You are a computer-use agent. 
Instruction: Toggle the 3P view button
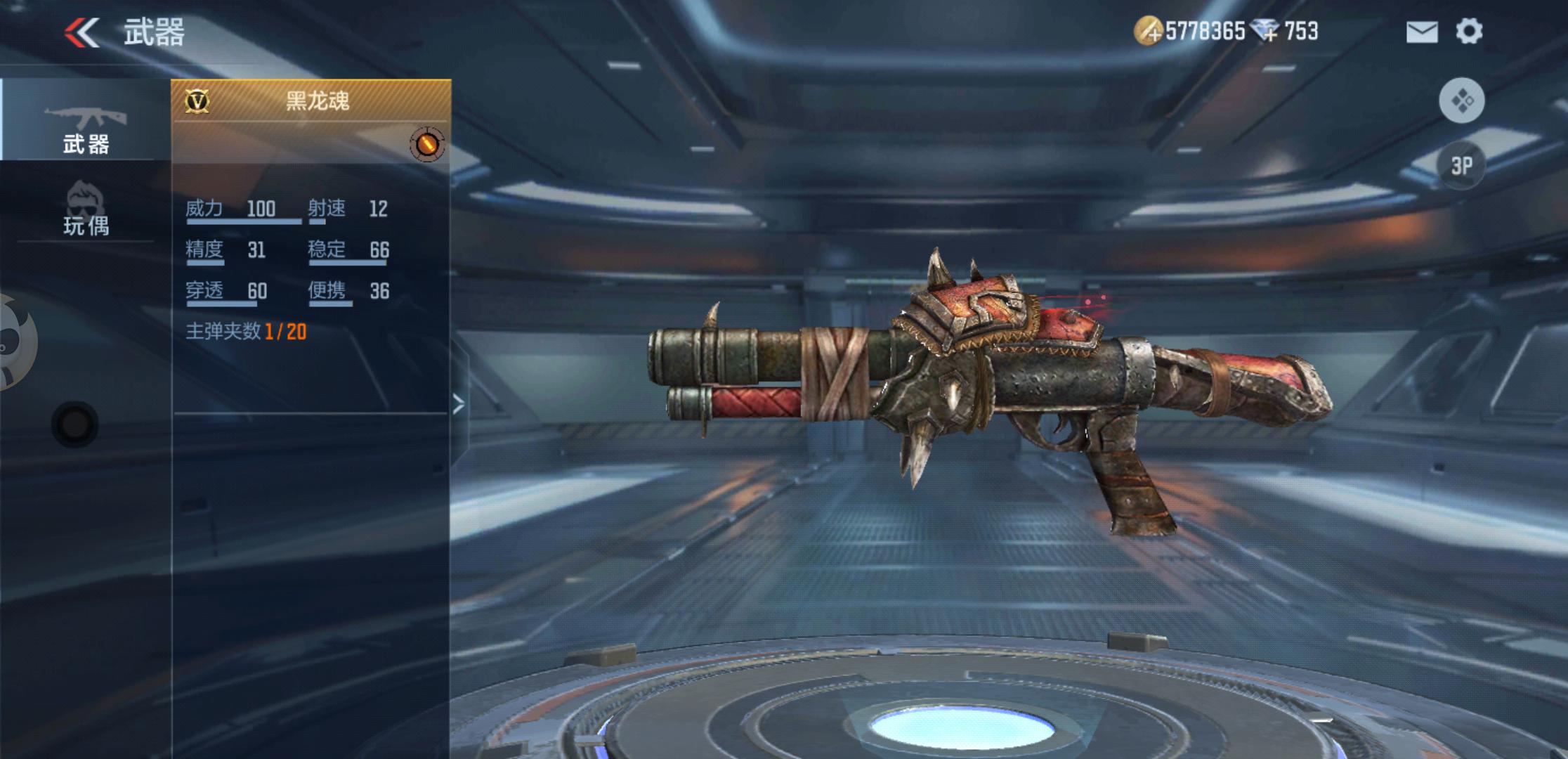[x=1461, y=166]
